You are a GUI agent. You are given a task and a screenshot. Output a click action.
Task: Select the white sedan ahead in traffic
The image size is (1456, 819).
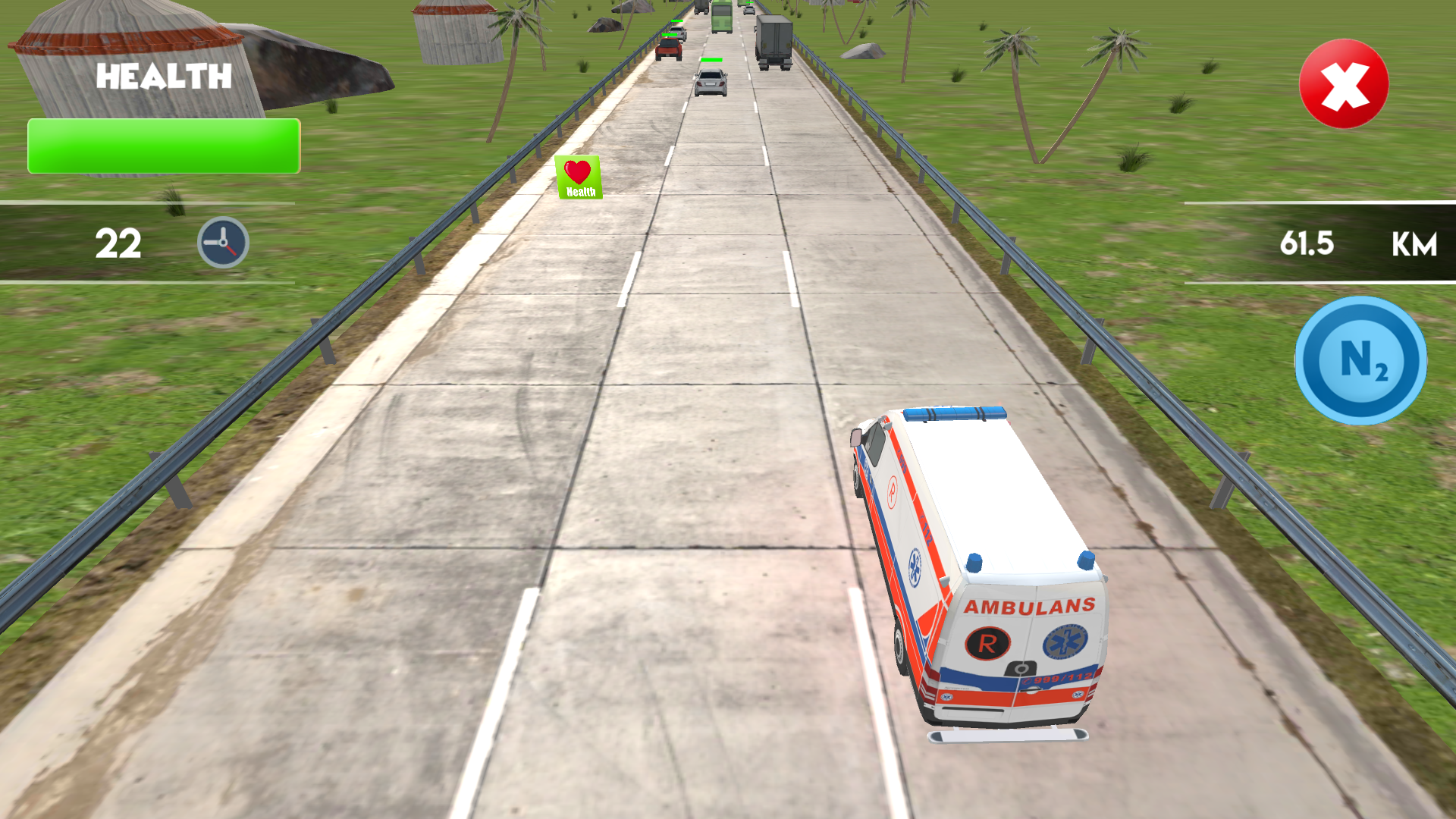[x=710, y=82]
